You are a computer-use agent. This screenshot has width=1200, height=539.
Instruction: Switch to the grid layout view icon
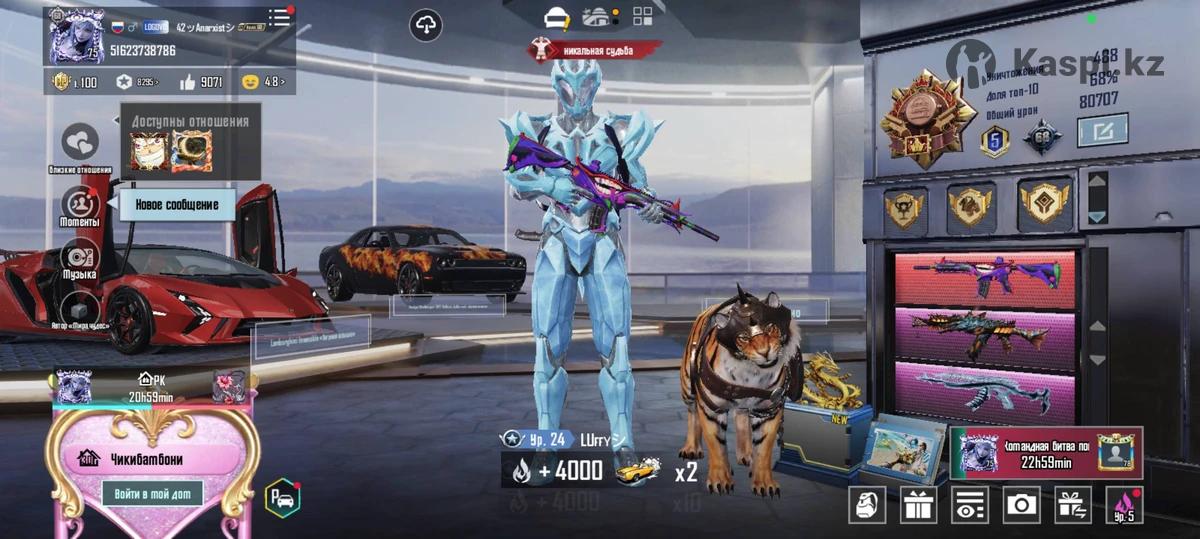(642, 16)
